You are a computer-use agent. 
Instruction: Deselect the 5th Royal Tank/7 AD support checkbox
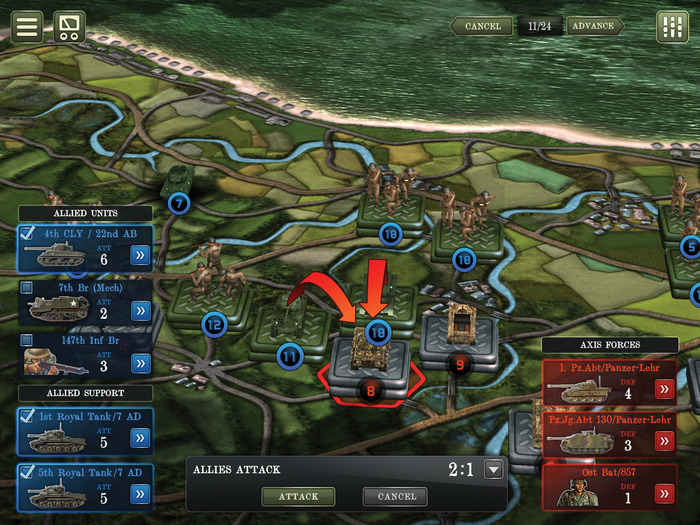click(27, 472)
